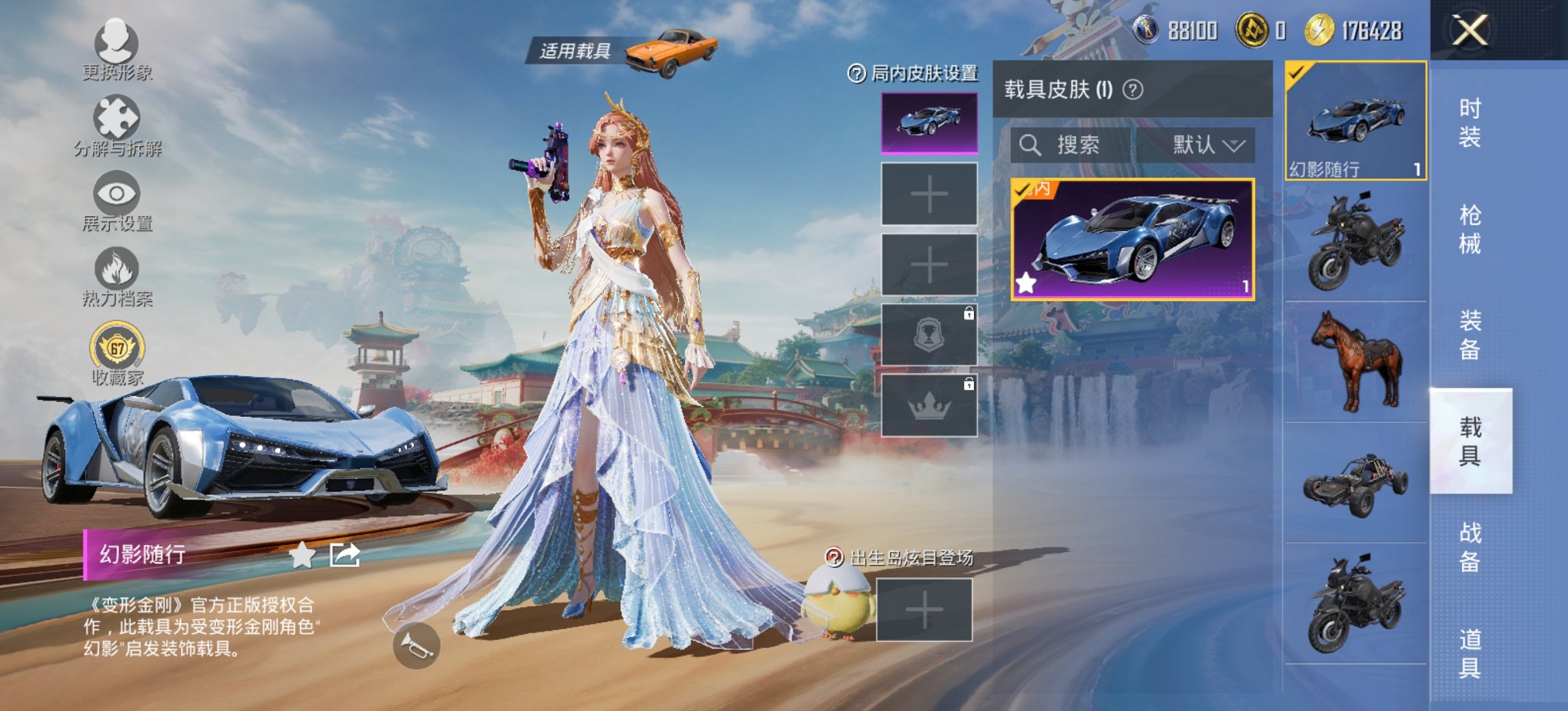This screenshot has width=1568, height=711.
Task: Open 热力档案 heat archive
Action: pos(117,276)
